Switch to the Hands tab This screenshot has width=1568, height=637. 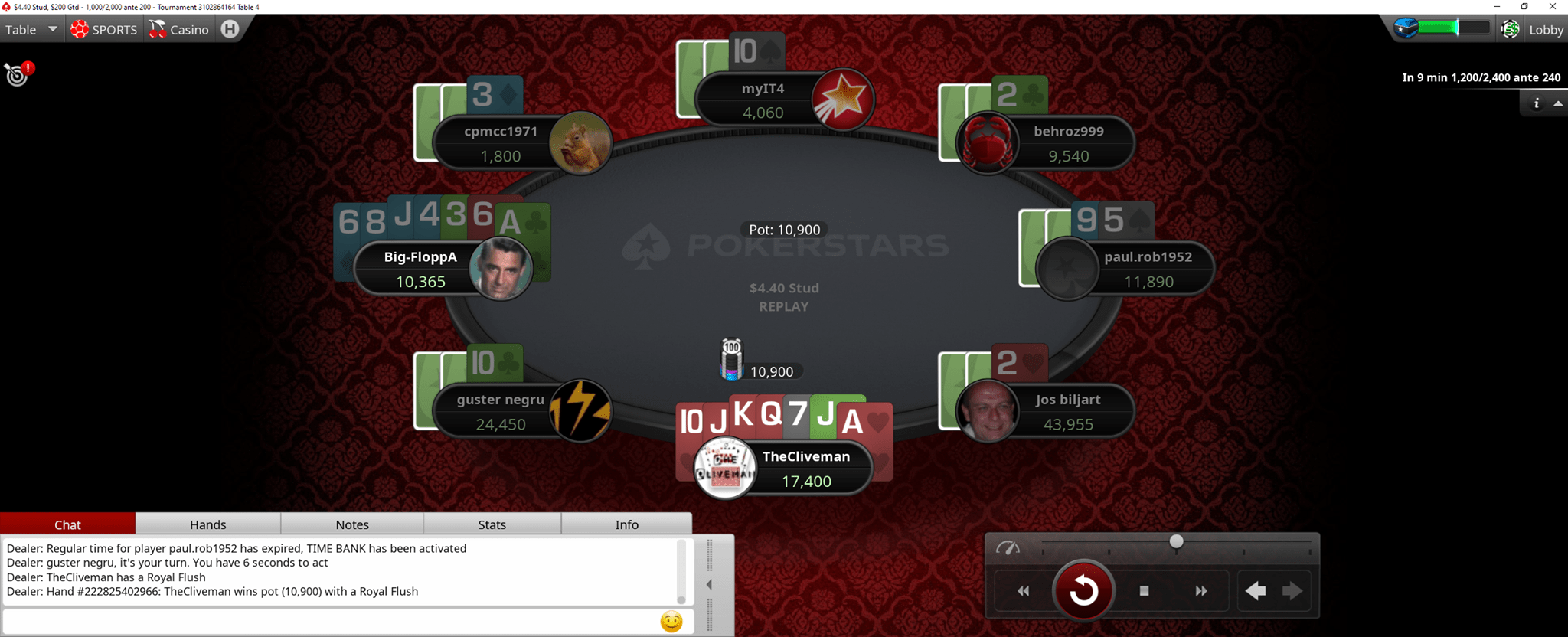207,524
